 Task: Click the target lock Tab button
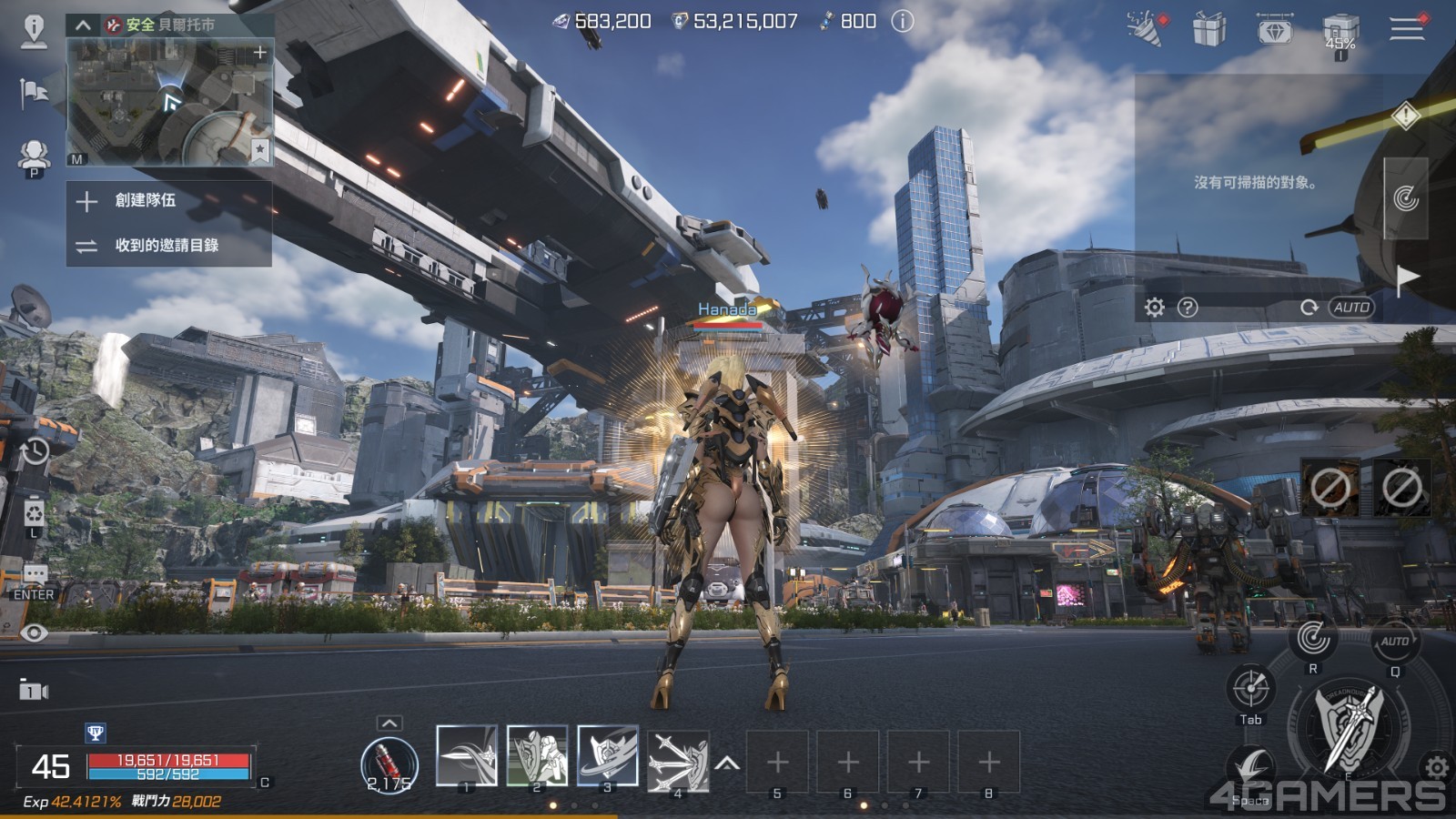1250,689
